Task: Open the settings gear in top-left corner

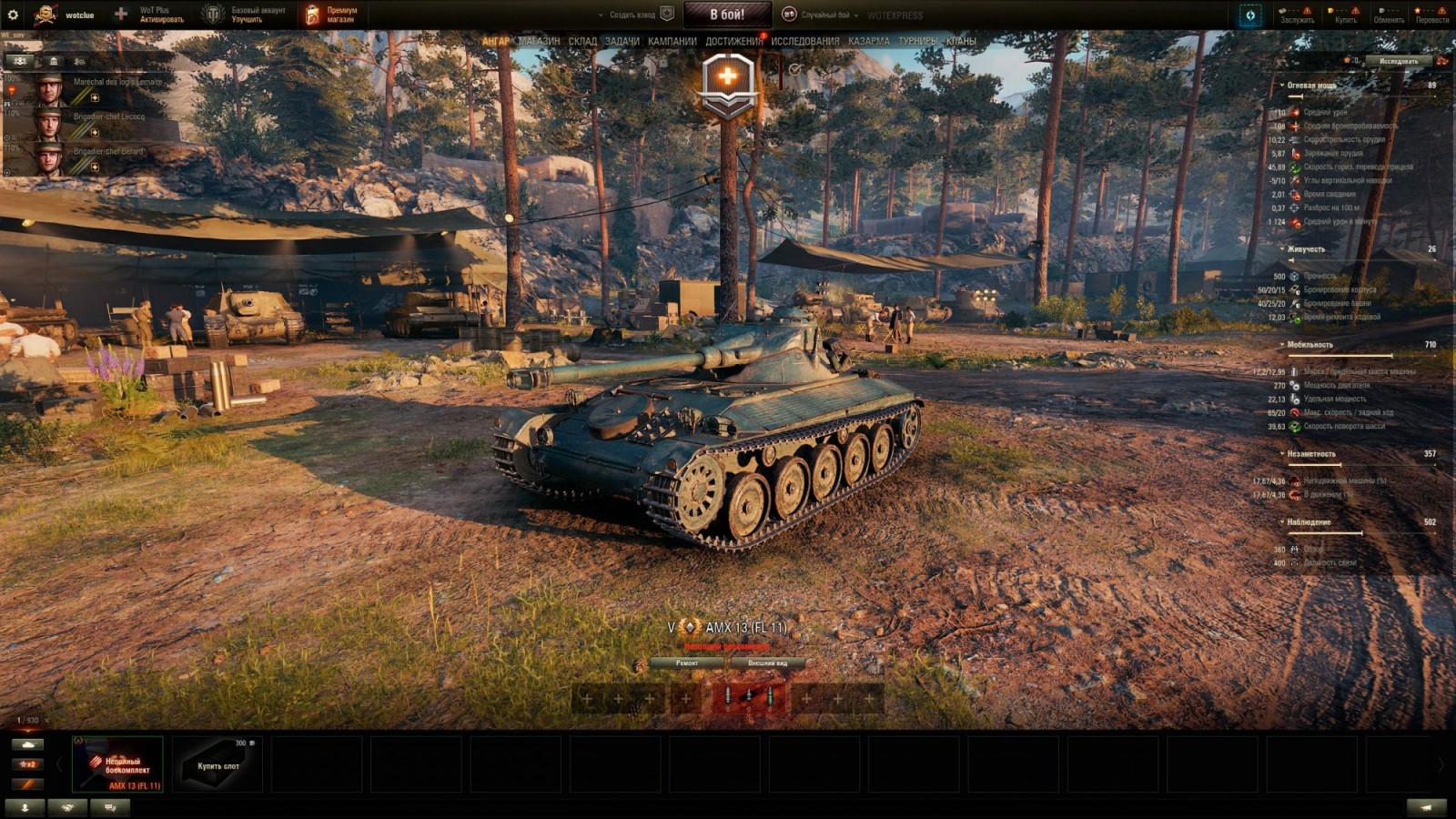Action: 12,15
